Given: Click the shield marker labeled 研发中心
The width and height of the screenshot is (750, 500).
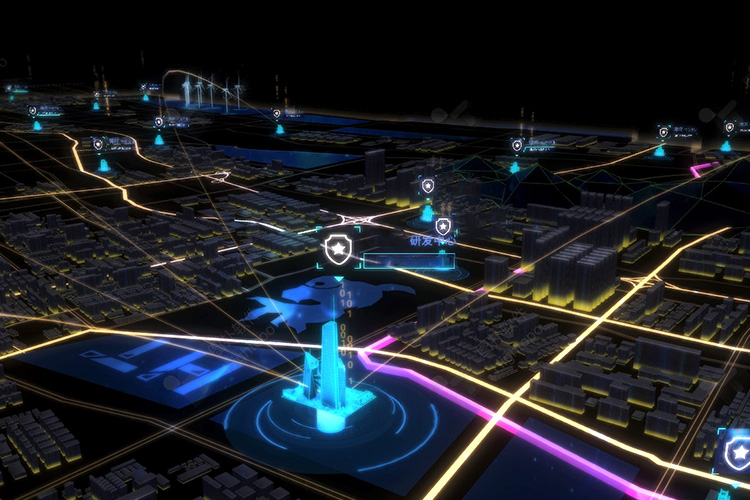Looking at the screenshot, I should point(443,226).
